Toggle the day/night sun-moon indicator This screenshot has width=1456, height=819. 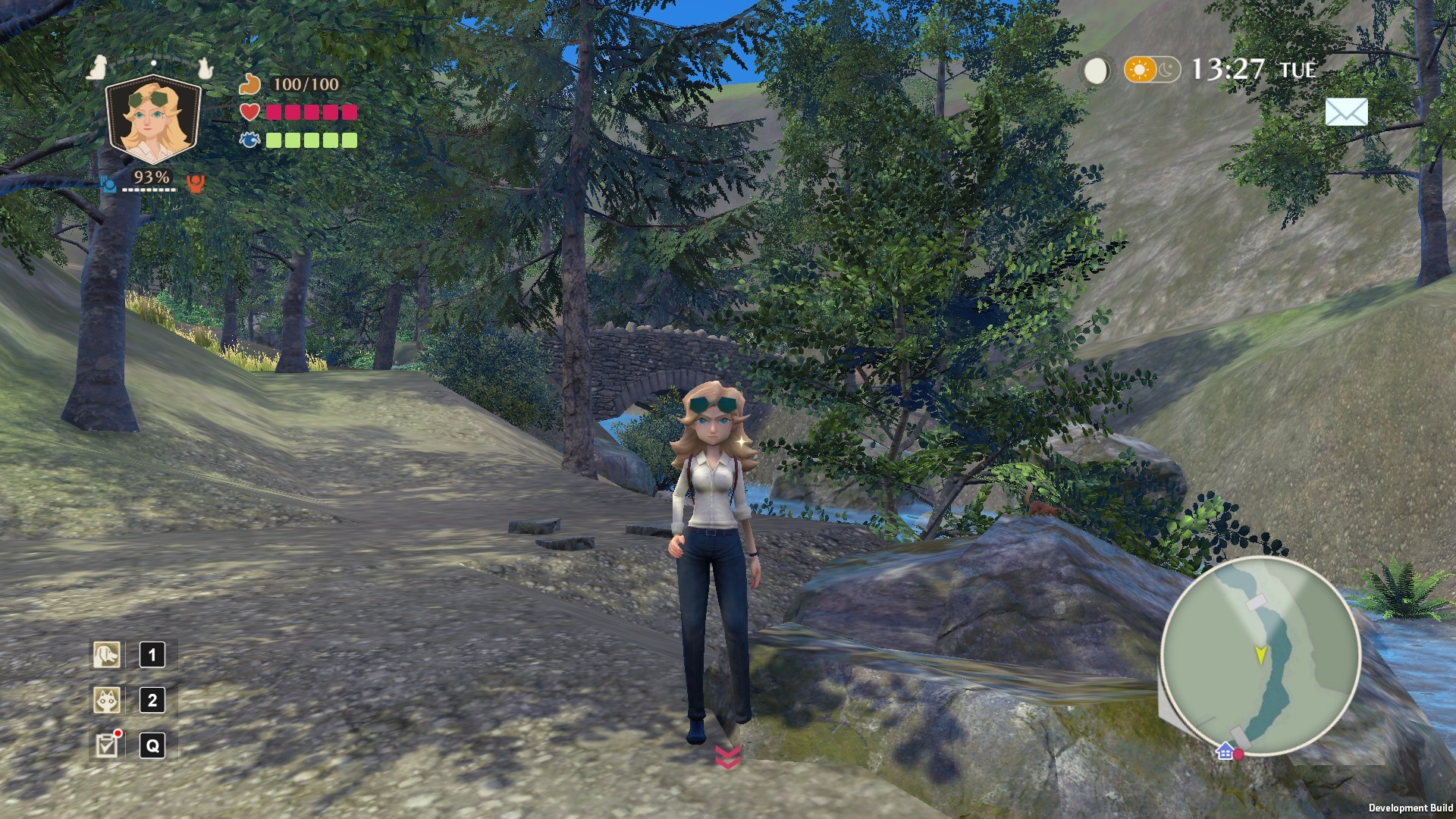click(1152, 71)
